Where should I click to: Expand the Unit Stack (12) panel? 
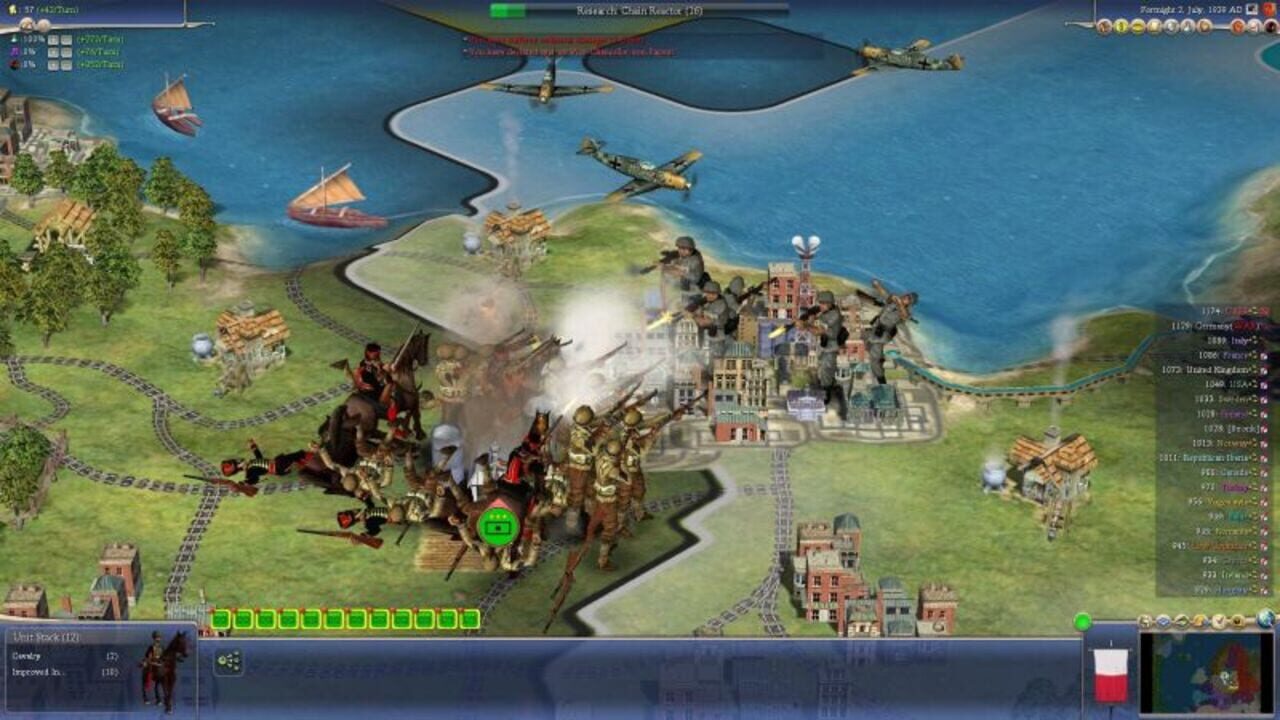(45, 637)
